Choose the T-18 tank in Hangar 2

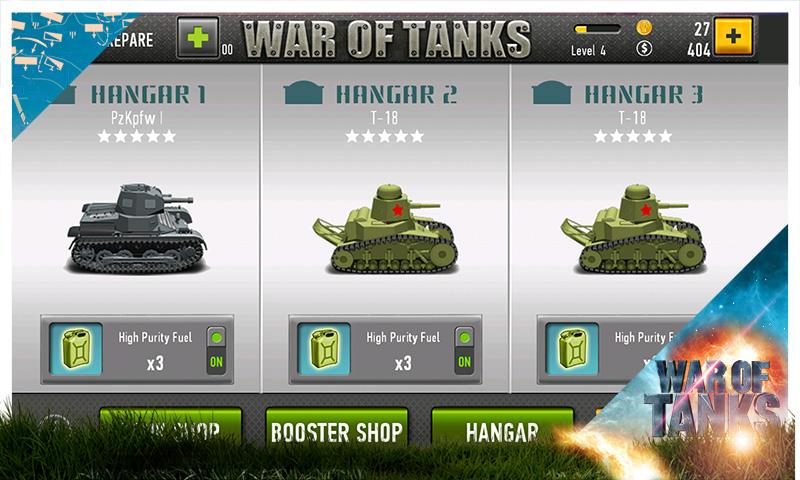point(385,230)
